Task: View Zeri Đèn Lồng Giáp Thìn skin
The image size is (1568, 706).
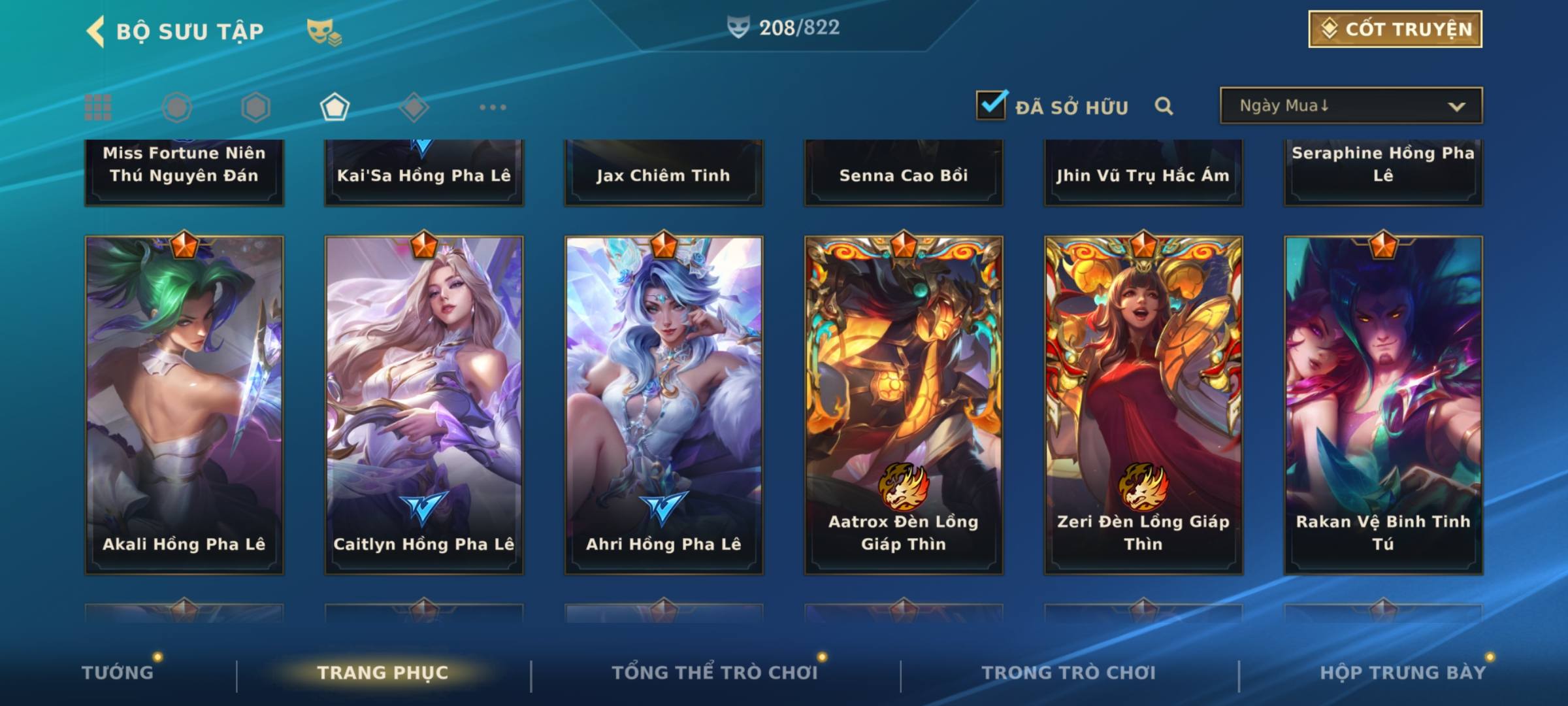Action: (1143, 405)
